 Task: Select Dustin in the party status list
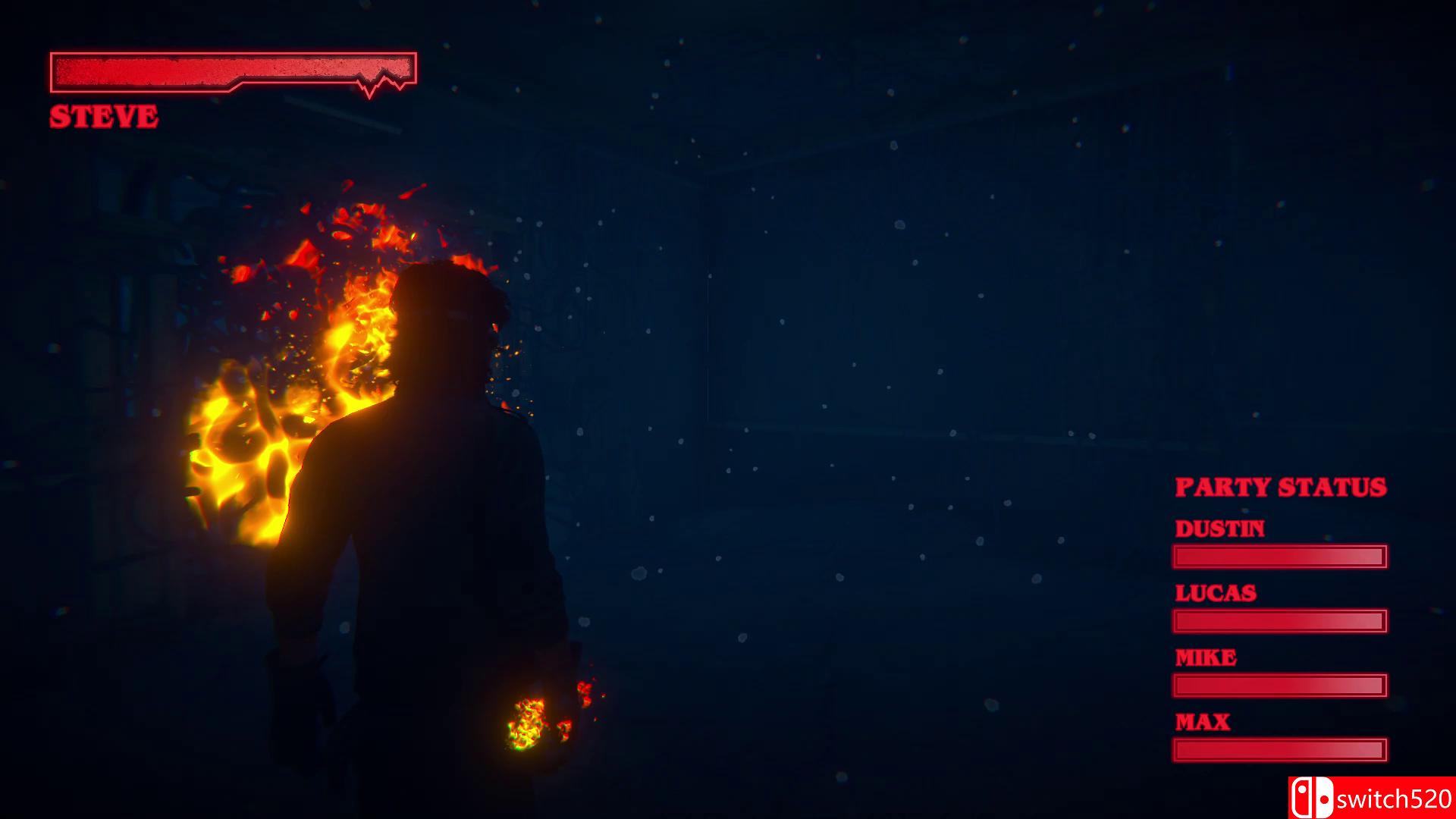click(1219, 529)
